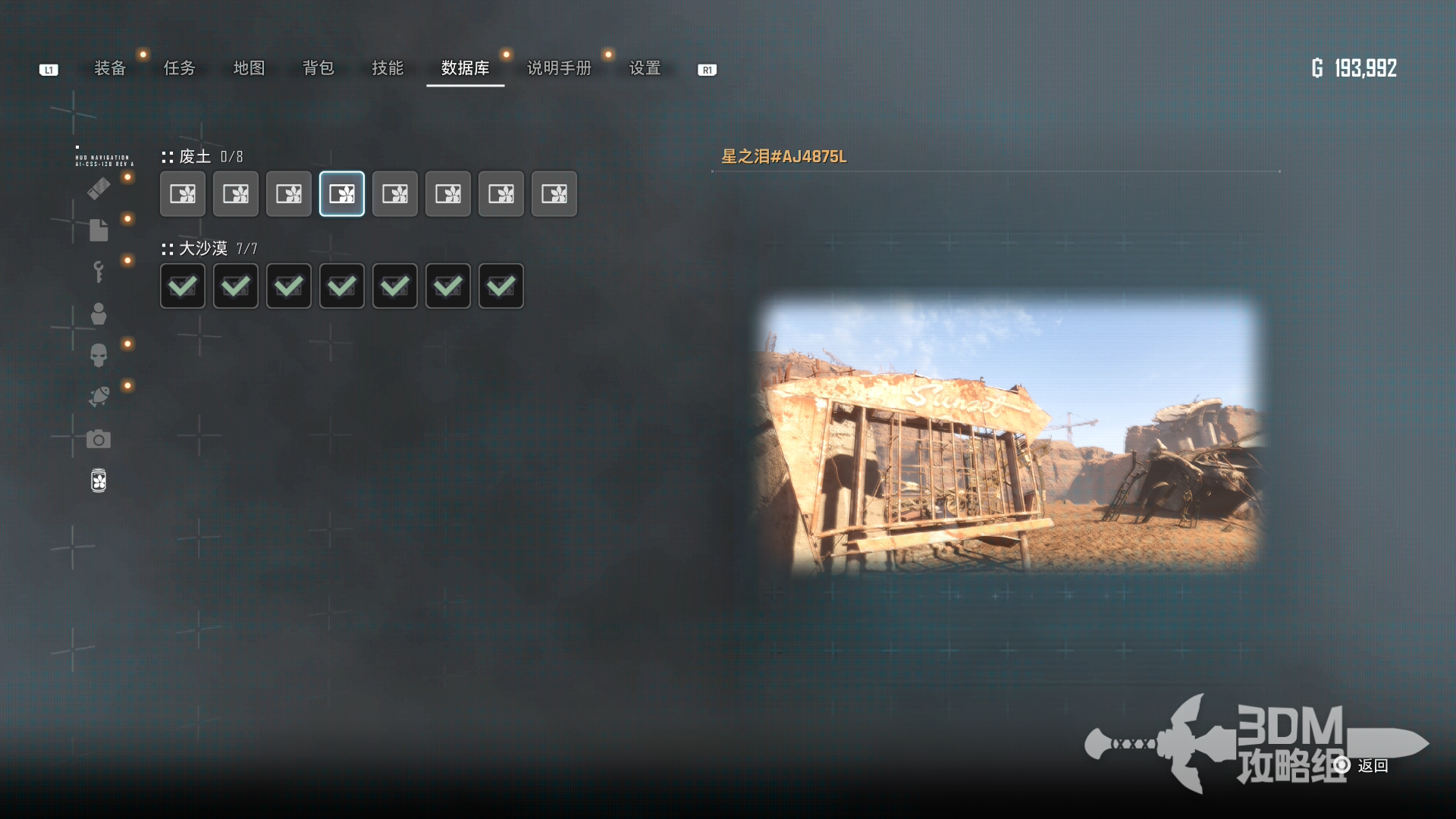The height and width of the screenshot is (819, 1456).
Task: Open the 说明手册 tab
Action: coord(559,68)
